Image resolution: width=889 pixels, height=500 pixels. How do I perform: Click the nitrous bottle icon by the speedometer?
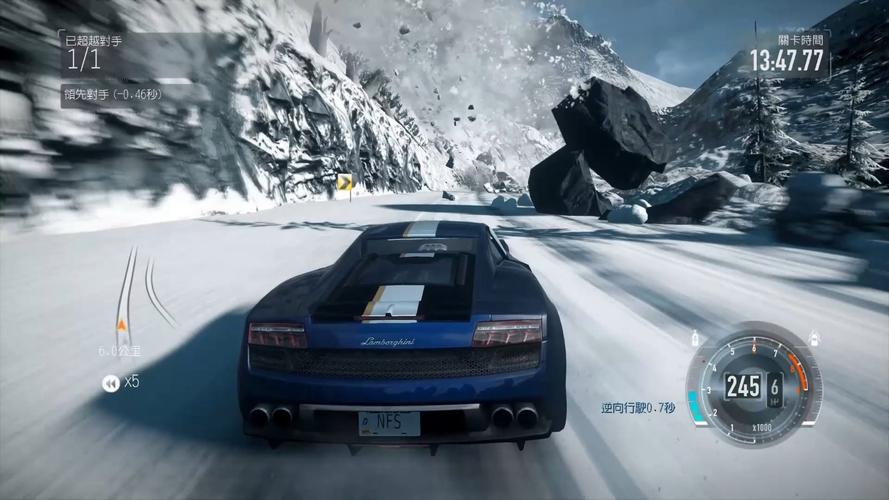click(x=695, y=340)
